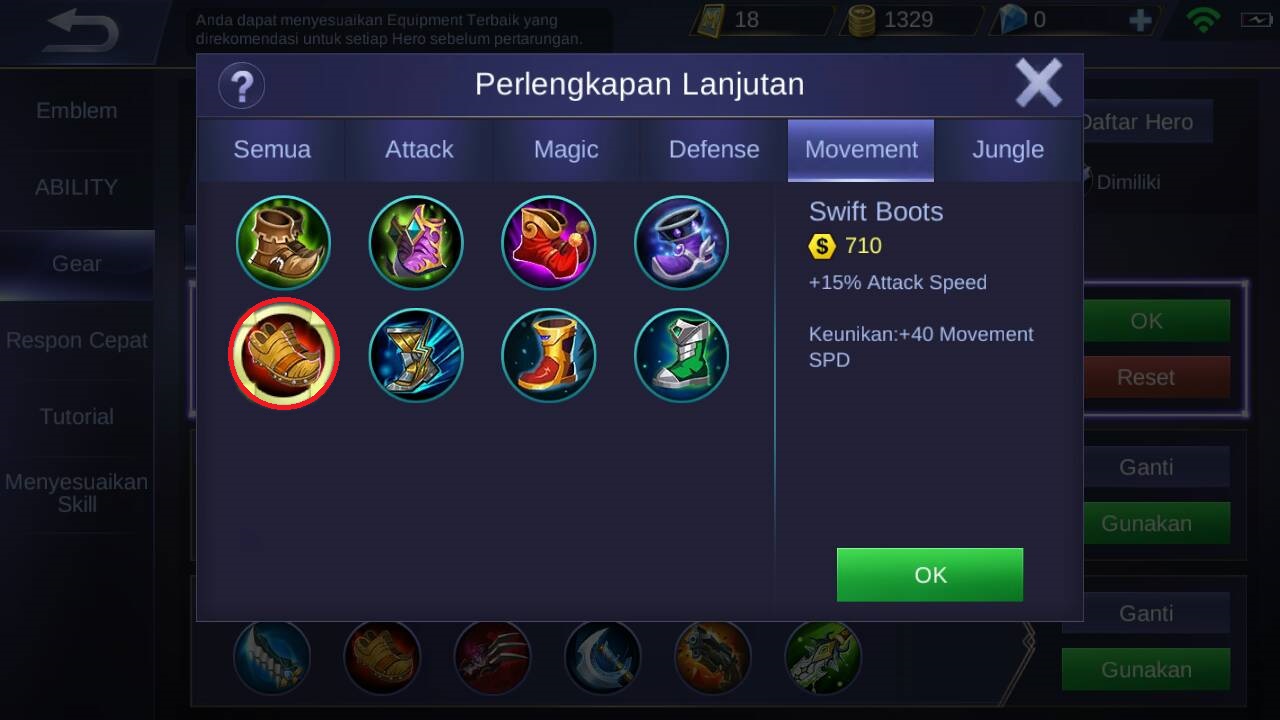1280x720 pixels.
Task: Select the Movement tab
Action: point(861,150)
